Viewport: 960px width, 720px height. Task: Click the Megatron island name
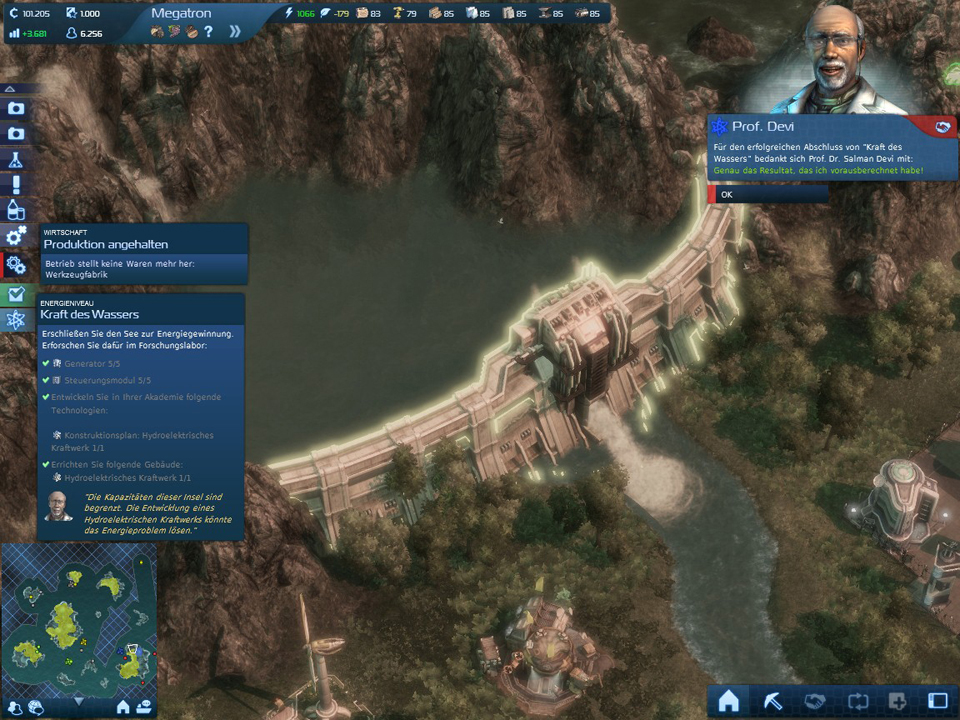[183, 13]
